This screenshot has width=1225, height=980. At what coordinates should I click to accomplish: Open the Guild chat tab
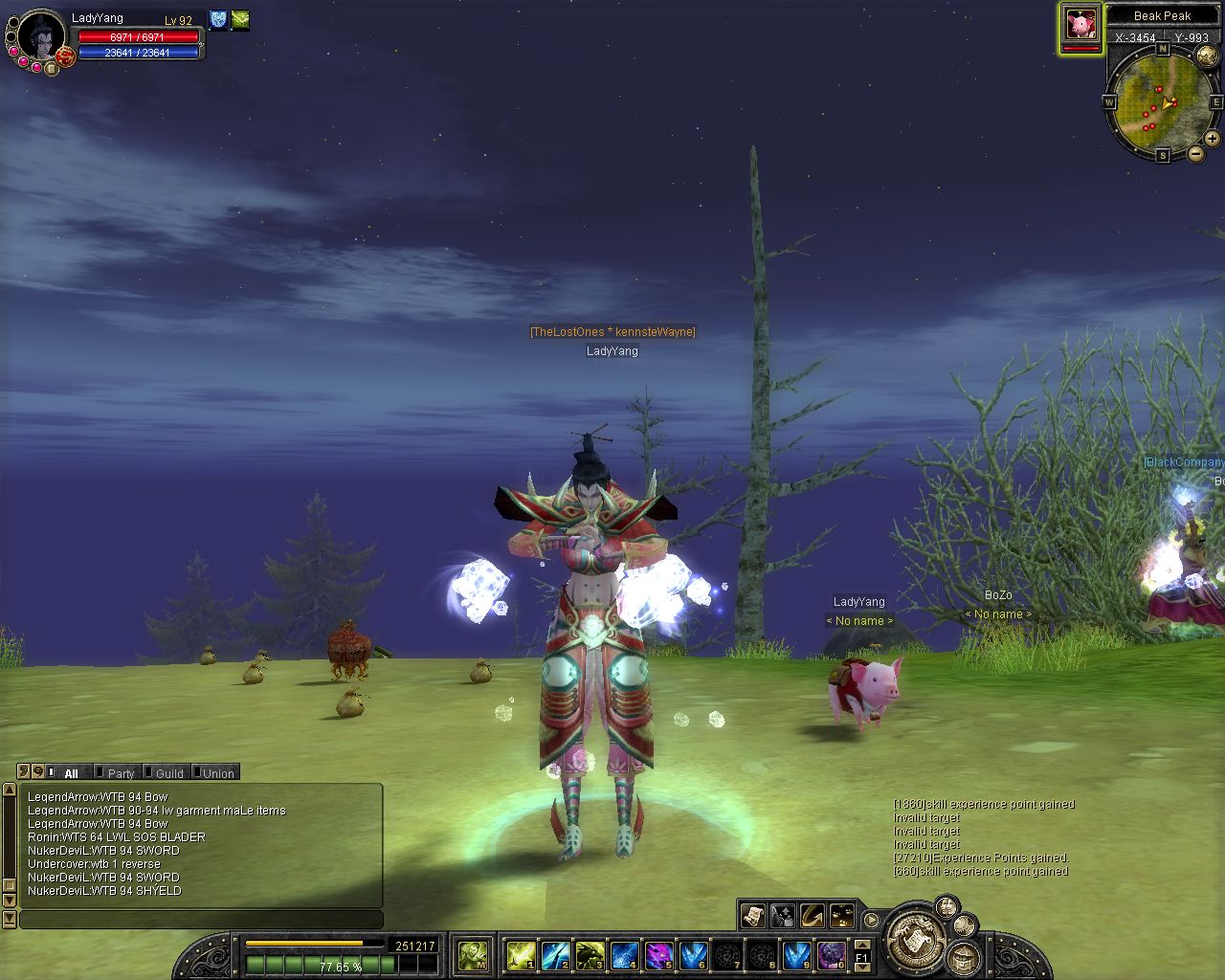(x=168, y=773)
